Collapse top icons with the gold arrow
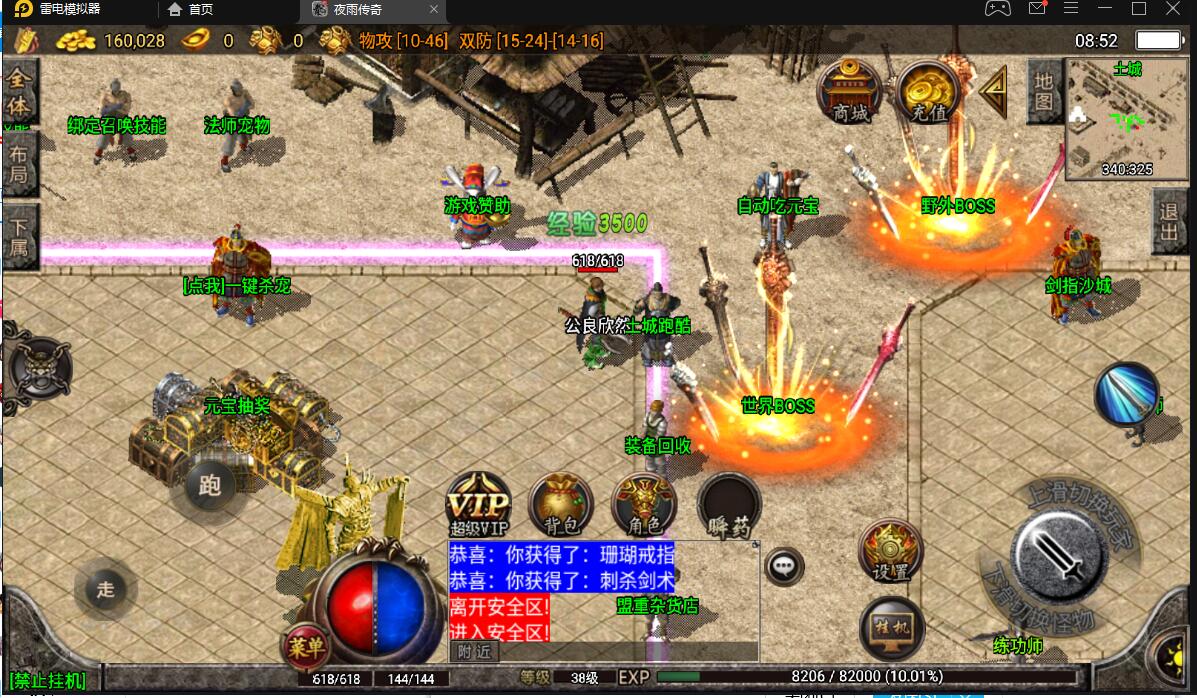Image resolution: width=1197 pixels, height=698 pixels. [x=993, y=91]
